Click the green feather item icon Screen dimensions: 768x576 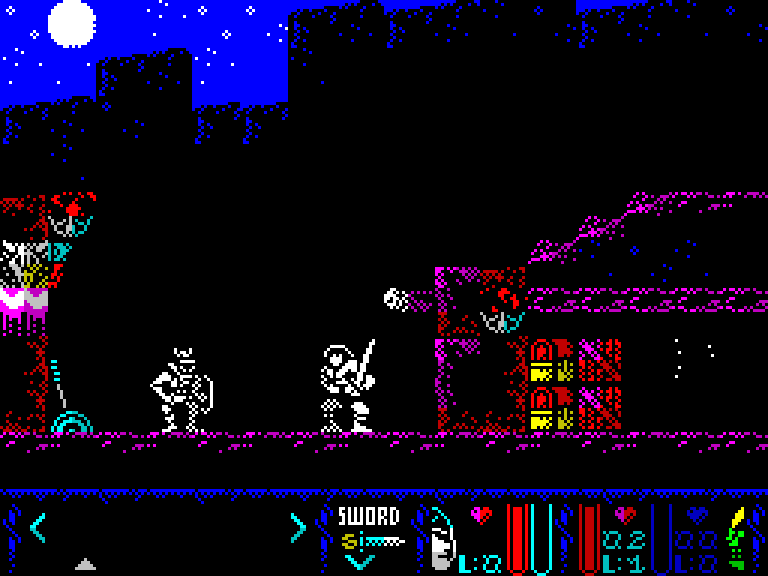[x=739, y=538]
